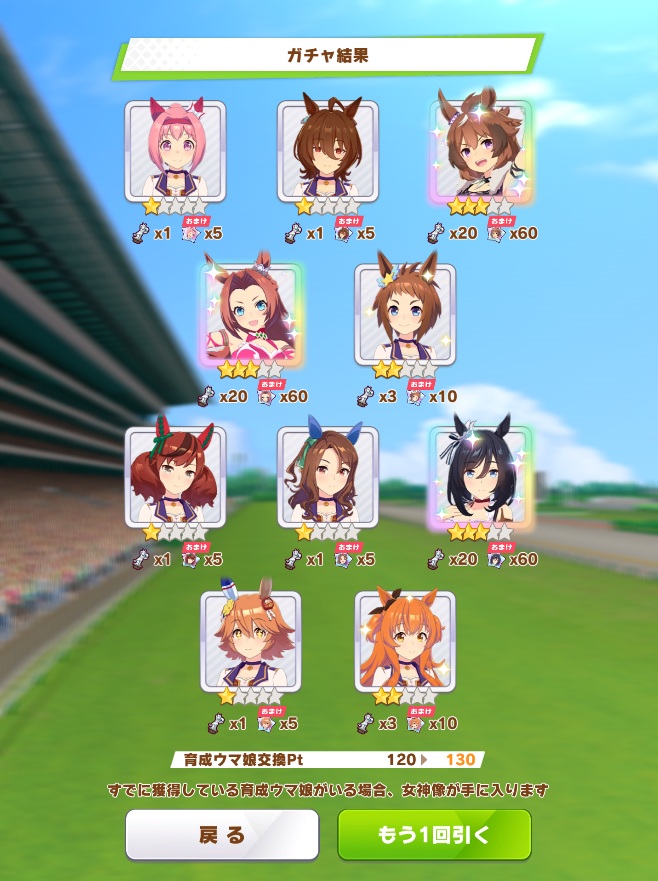Pull again with もう1回引く button
The image size is (658, 881).
[x=434, y=835]
